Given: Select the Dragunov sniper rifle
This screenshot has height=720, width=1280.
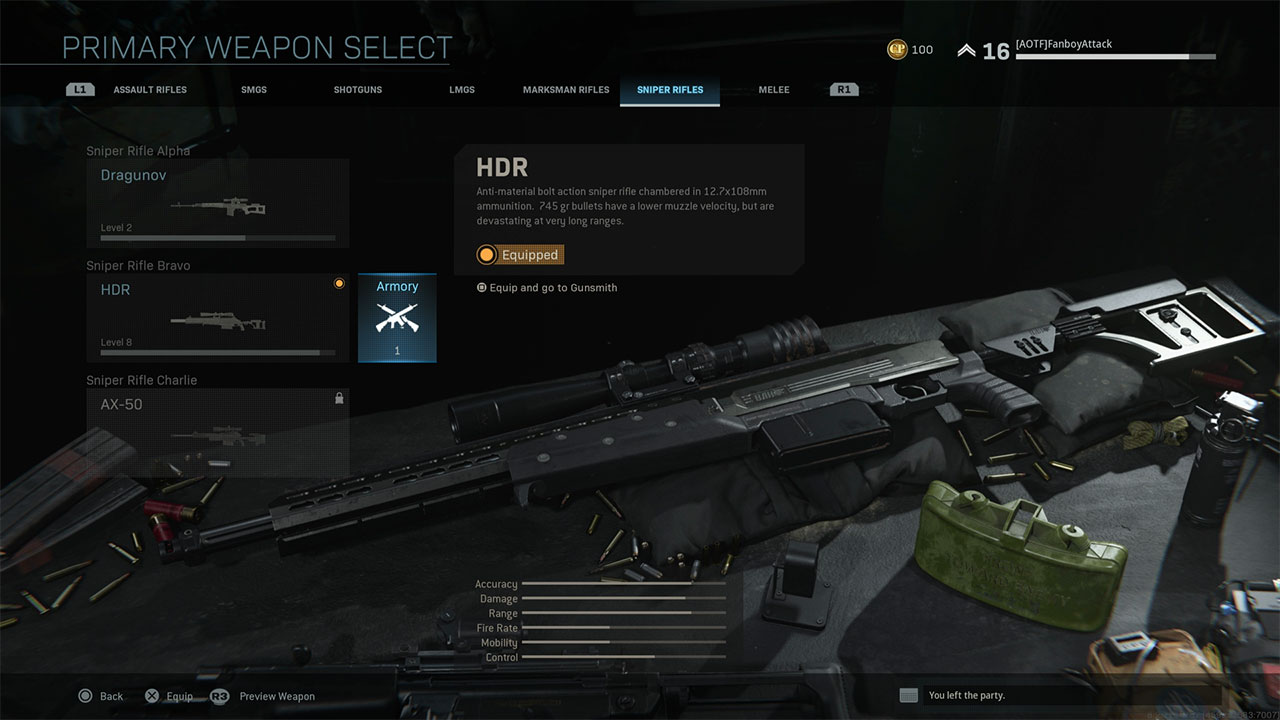Looking at the screenshot, I should tap(218, 203).
